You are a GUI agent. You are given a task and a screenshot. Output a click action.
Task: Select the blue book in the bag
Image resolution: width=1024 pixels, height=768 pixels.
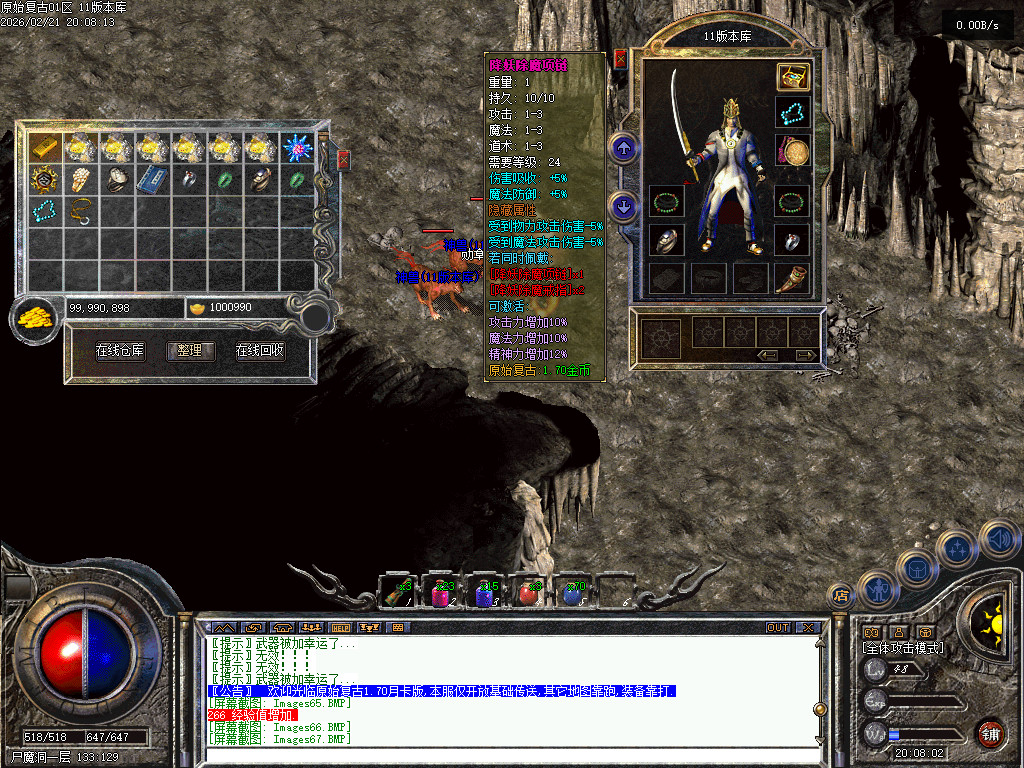tap(150, 180)
